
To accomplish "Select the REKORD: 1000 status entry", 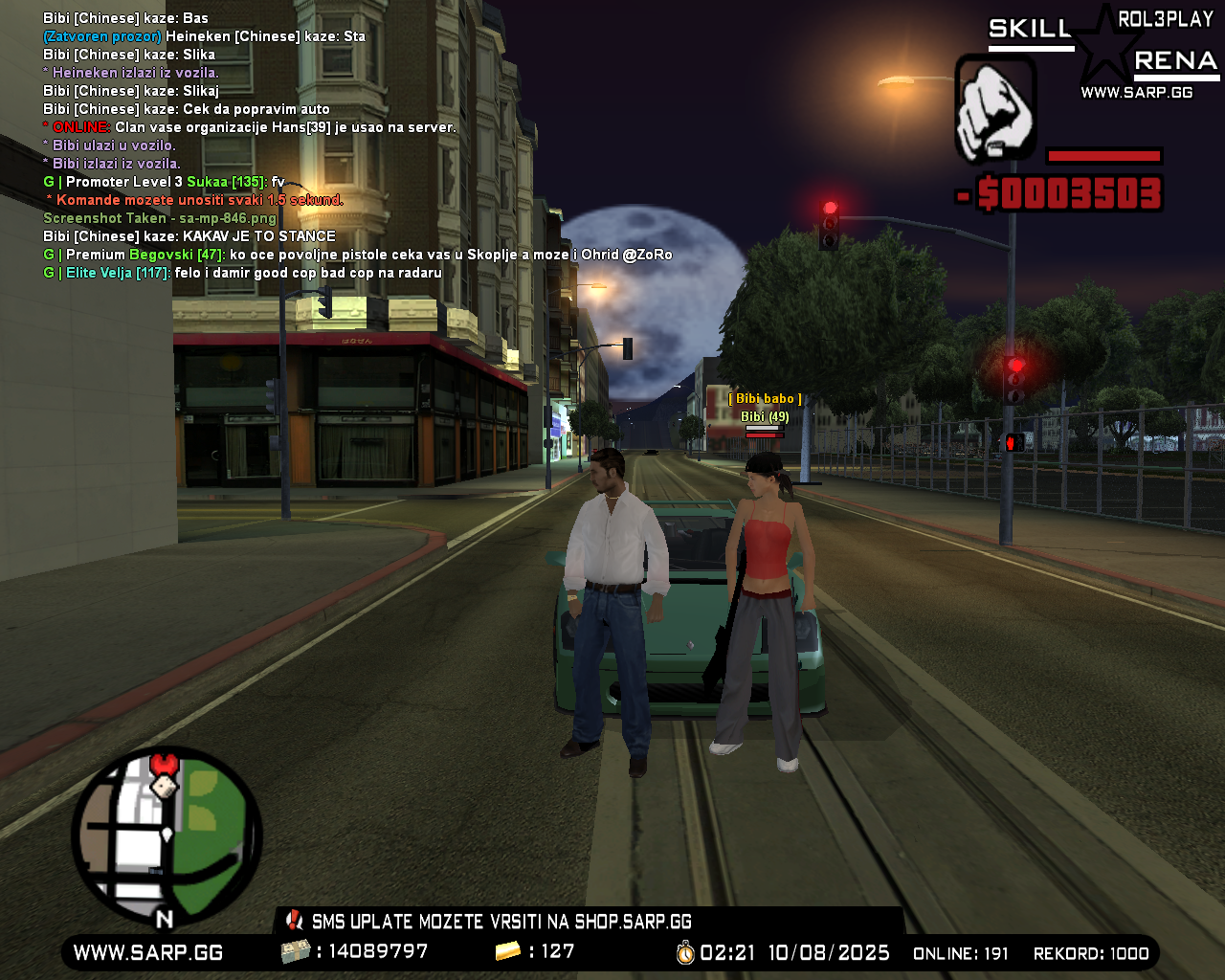I will pyautogui.click(x=1094, y=953).
